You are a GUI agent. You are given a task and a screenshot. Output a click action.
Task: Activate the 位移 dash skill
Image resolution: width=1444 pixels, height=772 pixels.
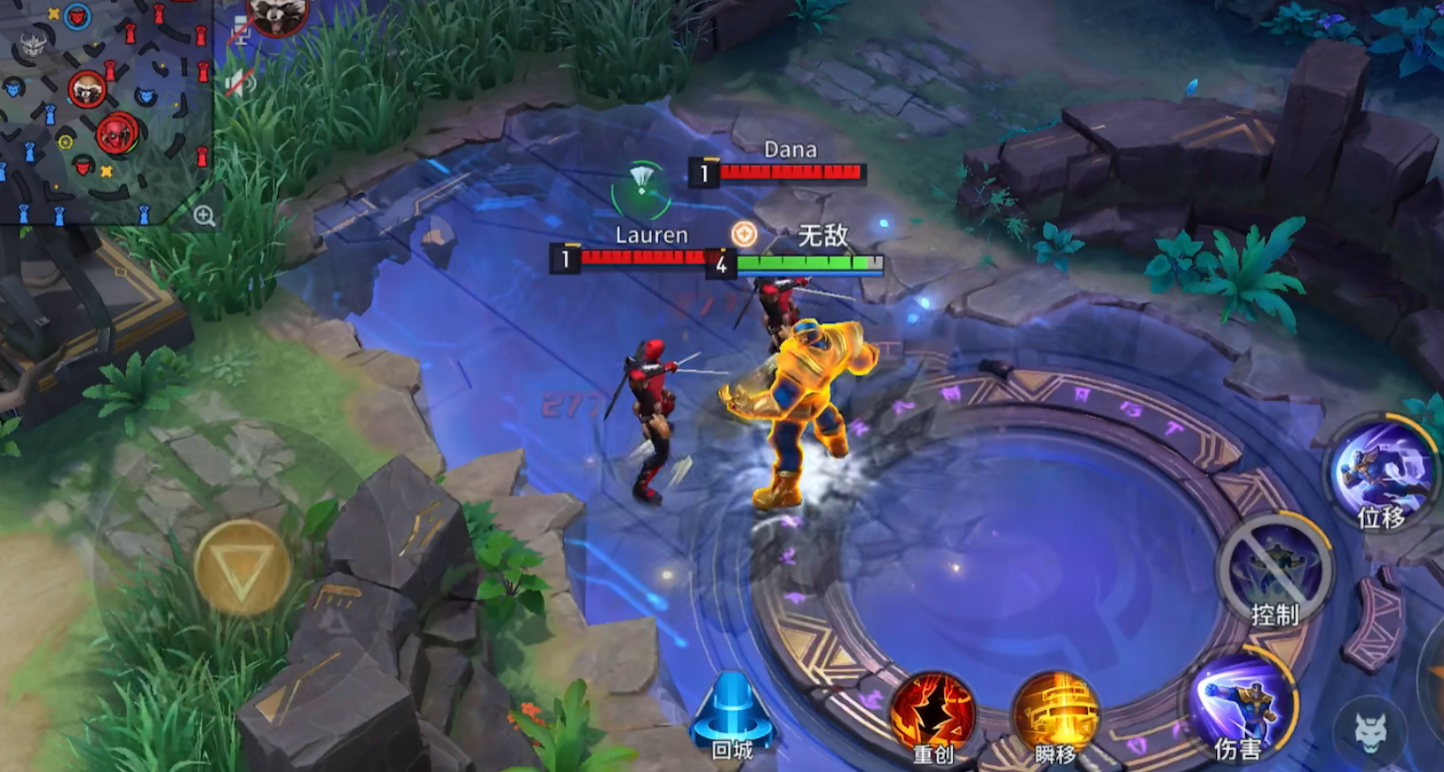pyautogui.click(x=1382, y=471)
